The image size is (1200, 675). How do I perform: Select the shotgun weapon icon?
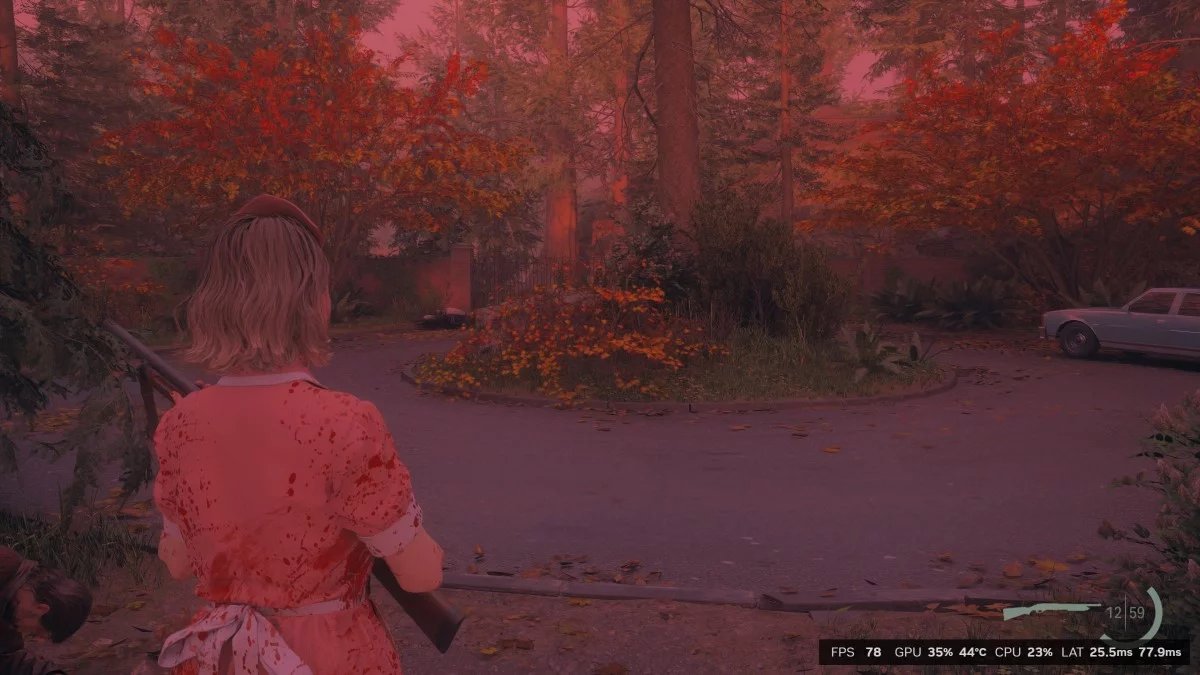click(1050, 611)
